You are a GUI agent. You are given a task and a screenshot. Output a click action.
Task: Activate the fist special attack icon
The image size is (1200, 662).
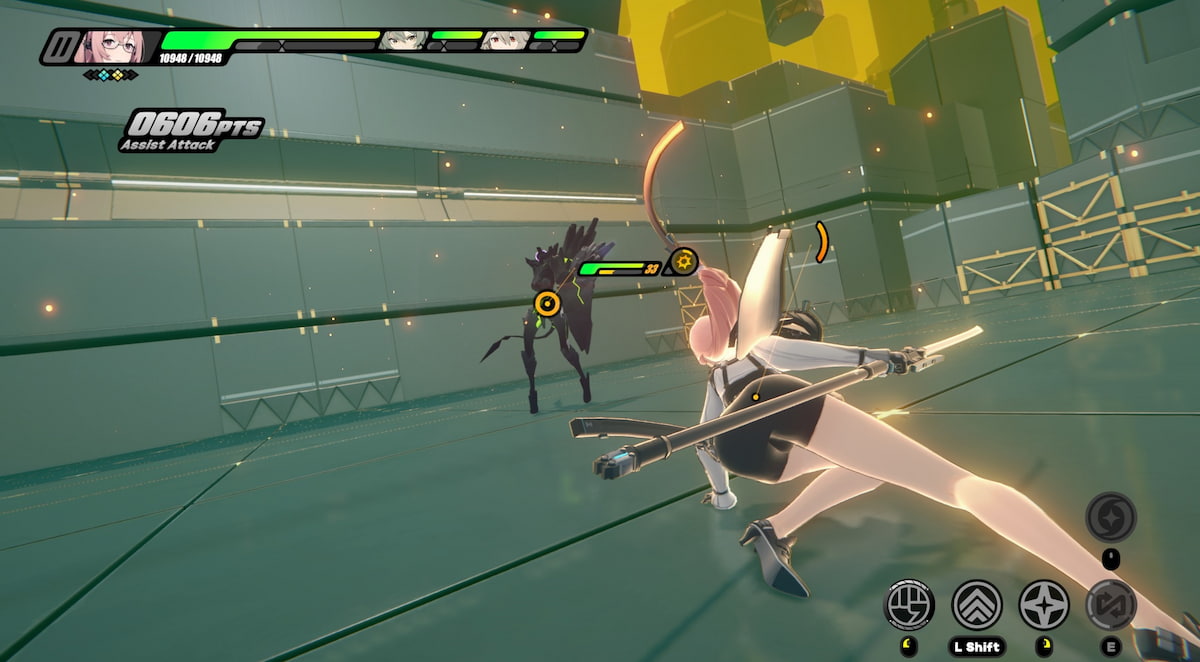[909, 605]
